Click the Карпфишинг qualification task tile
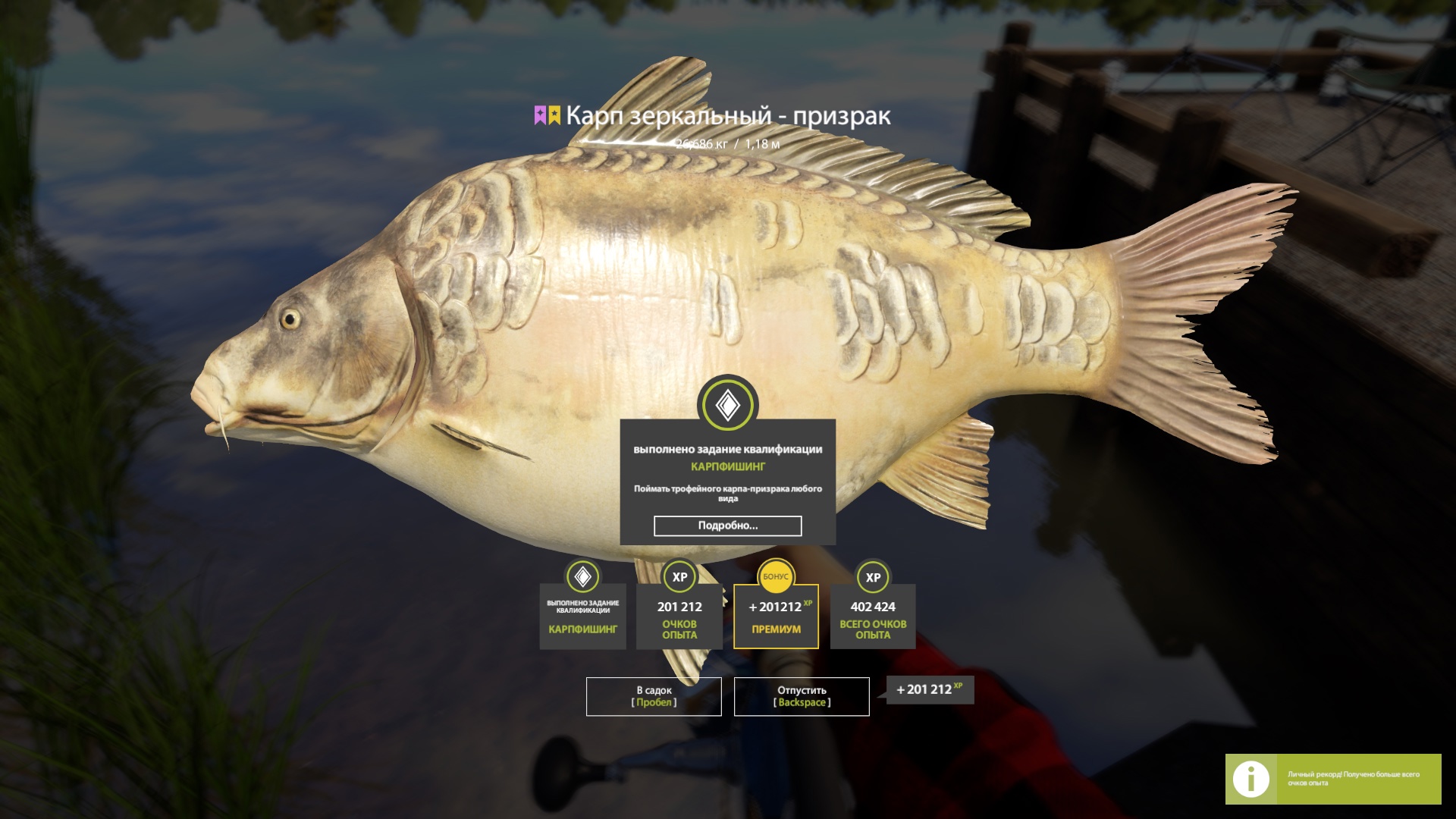1456x819 pixels. click(582, 617)
